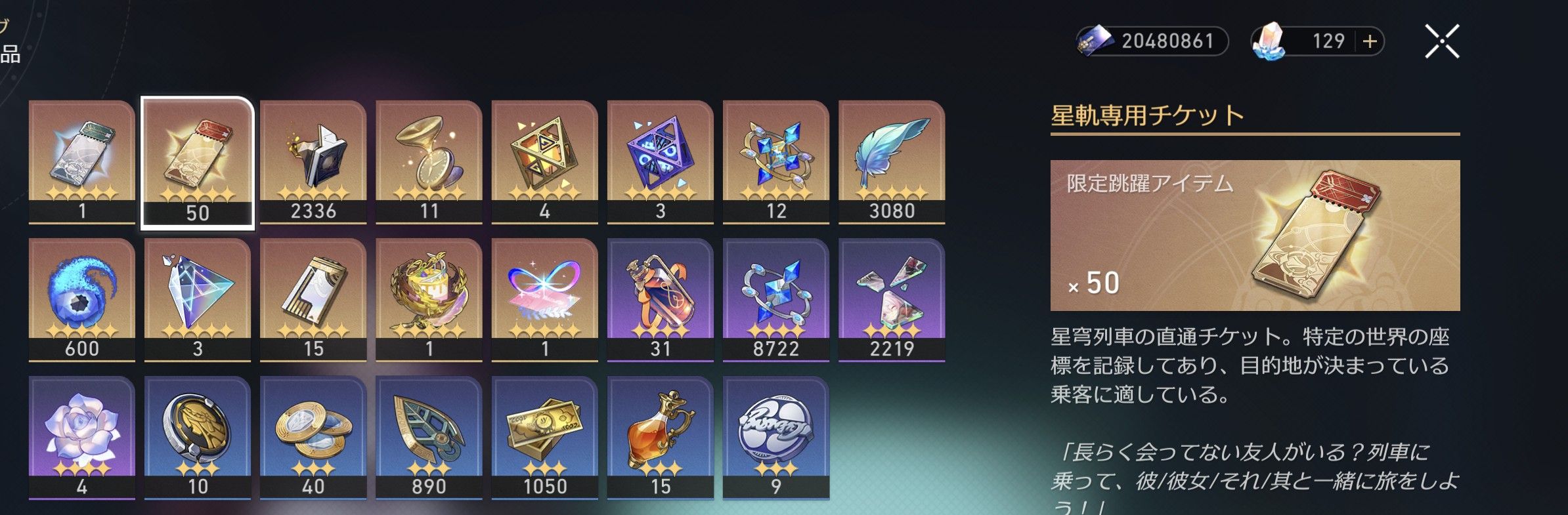The image size is (1568, 515).
Task: Select the golden wreath cake item
Action: [429, 299]
